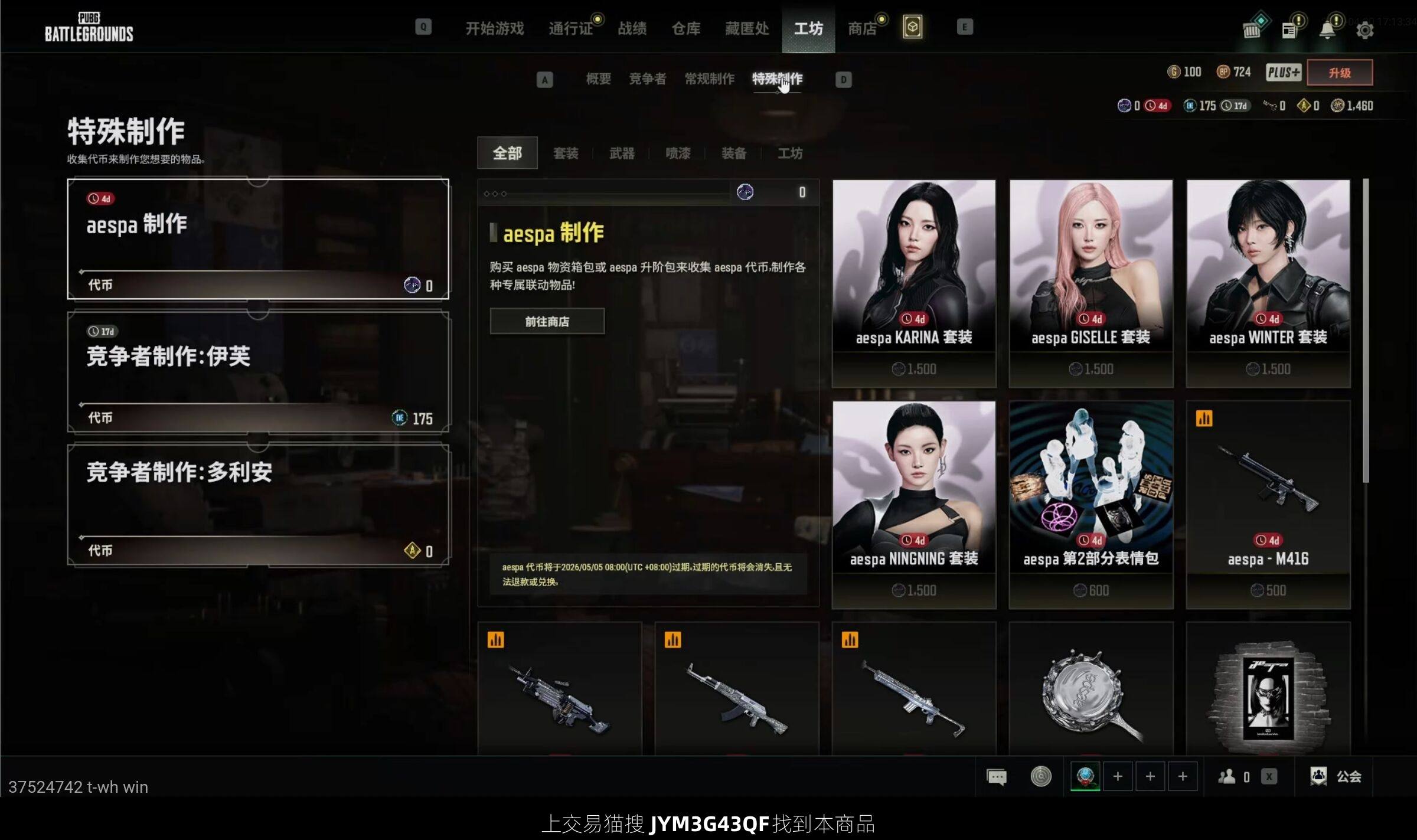Filter items by 套装 category
Screen dimensions: 1417x840
click(x=566, y=153)
